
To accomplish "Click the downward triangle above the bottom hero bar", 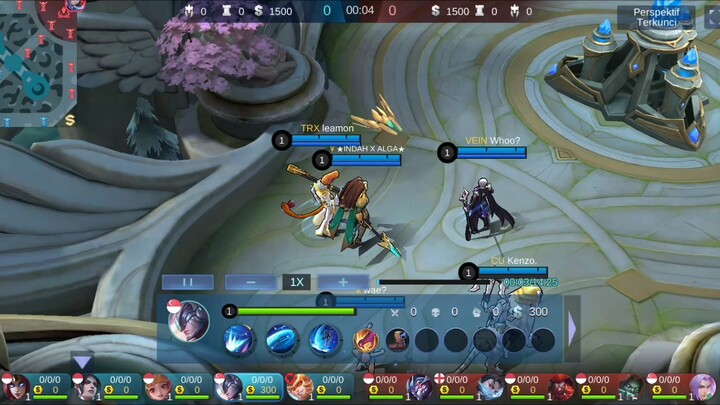I will pyautogui.click(x=82, y=362).
